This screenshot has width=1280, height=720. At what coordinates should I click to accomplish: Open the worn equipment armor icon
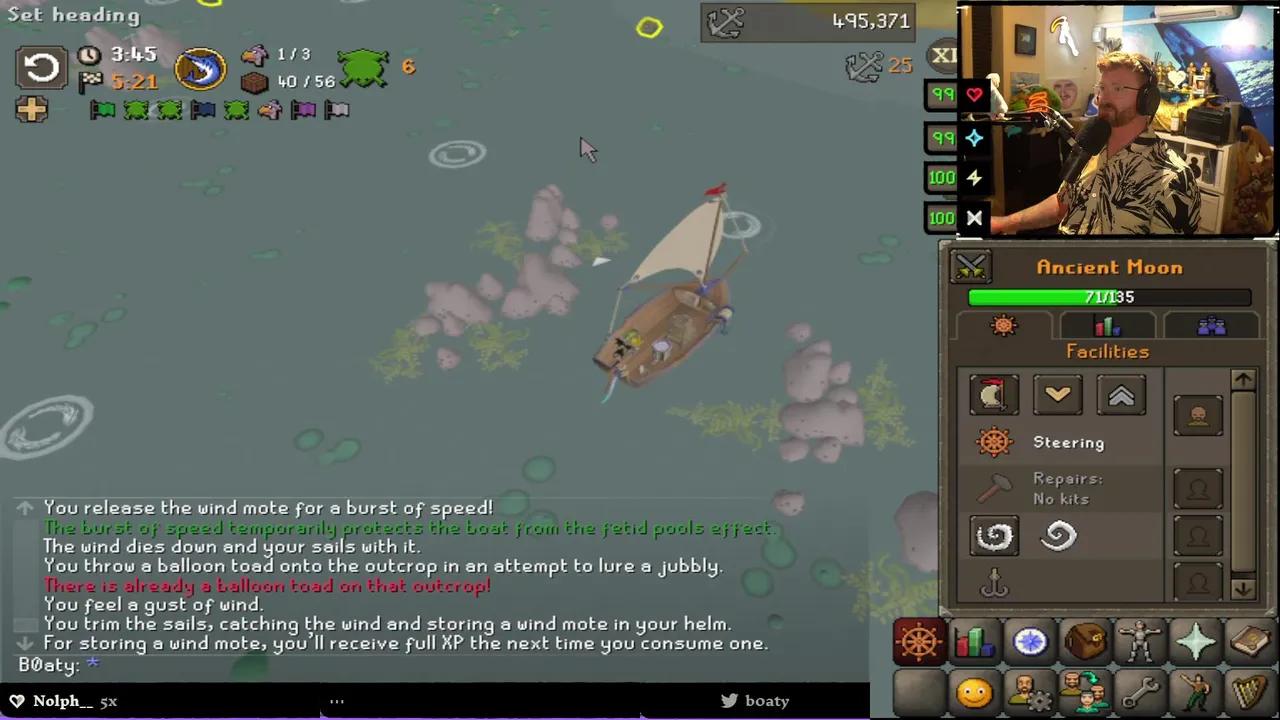1141,641
